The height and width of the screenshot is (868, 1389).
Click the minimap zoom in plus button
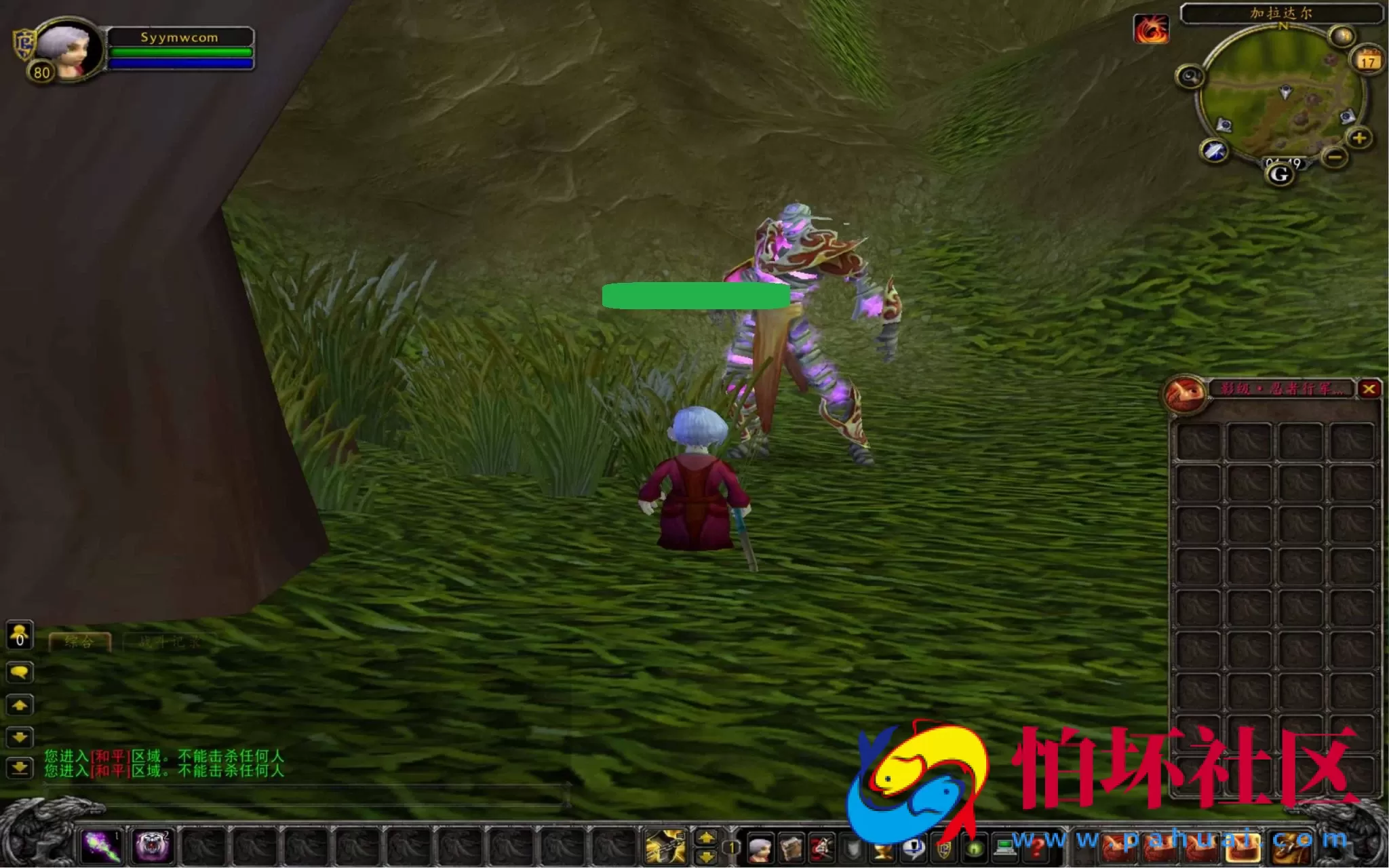pos(1359,139)
